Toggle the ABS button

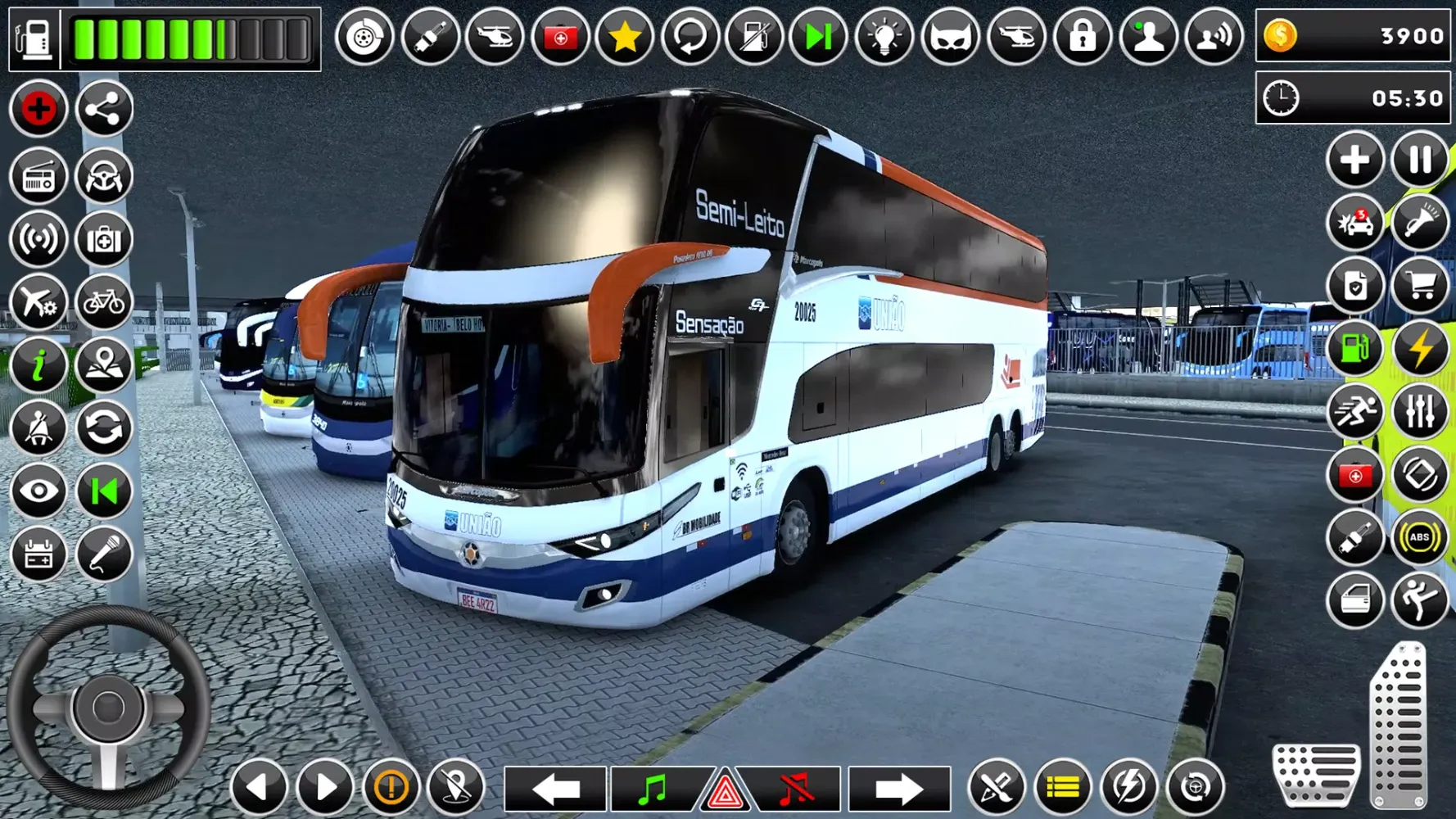[1419, 537]
